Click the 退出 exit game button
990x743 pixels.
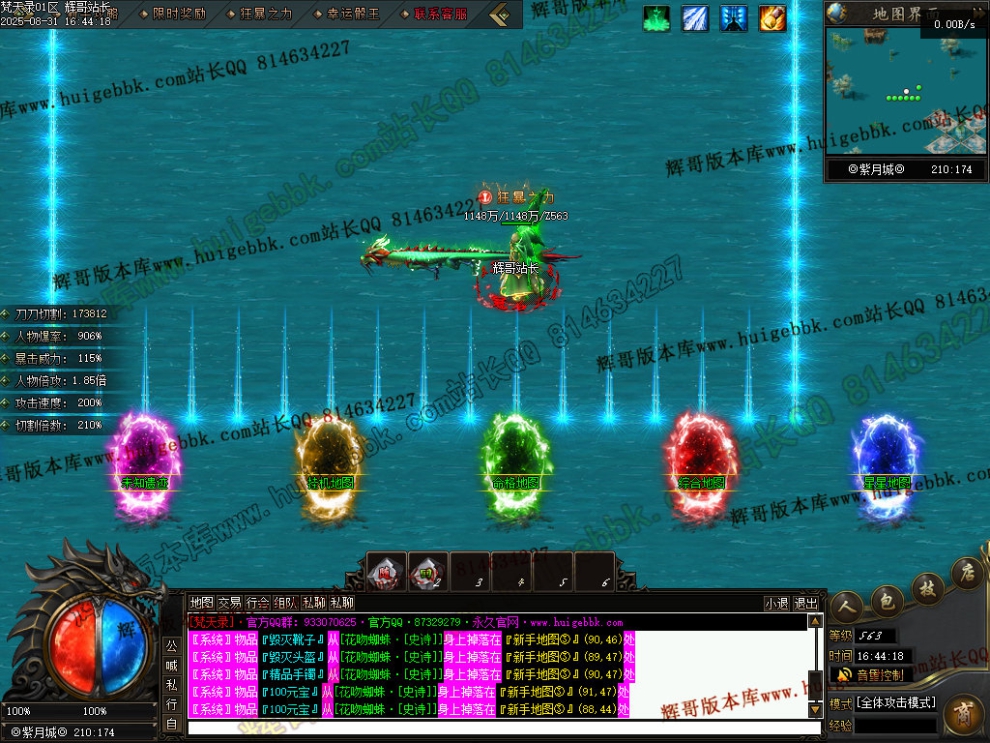coord(805,603)
